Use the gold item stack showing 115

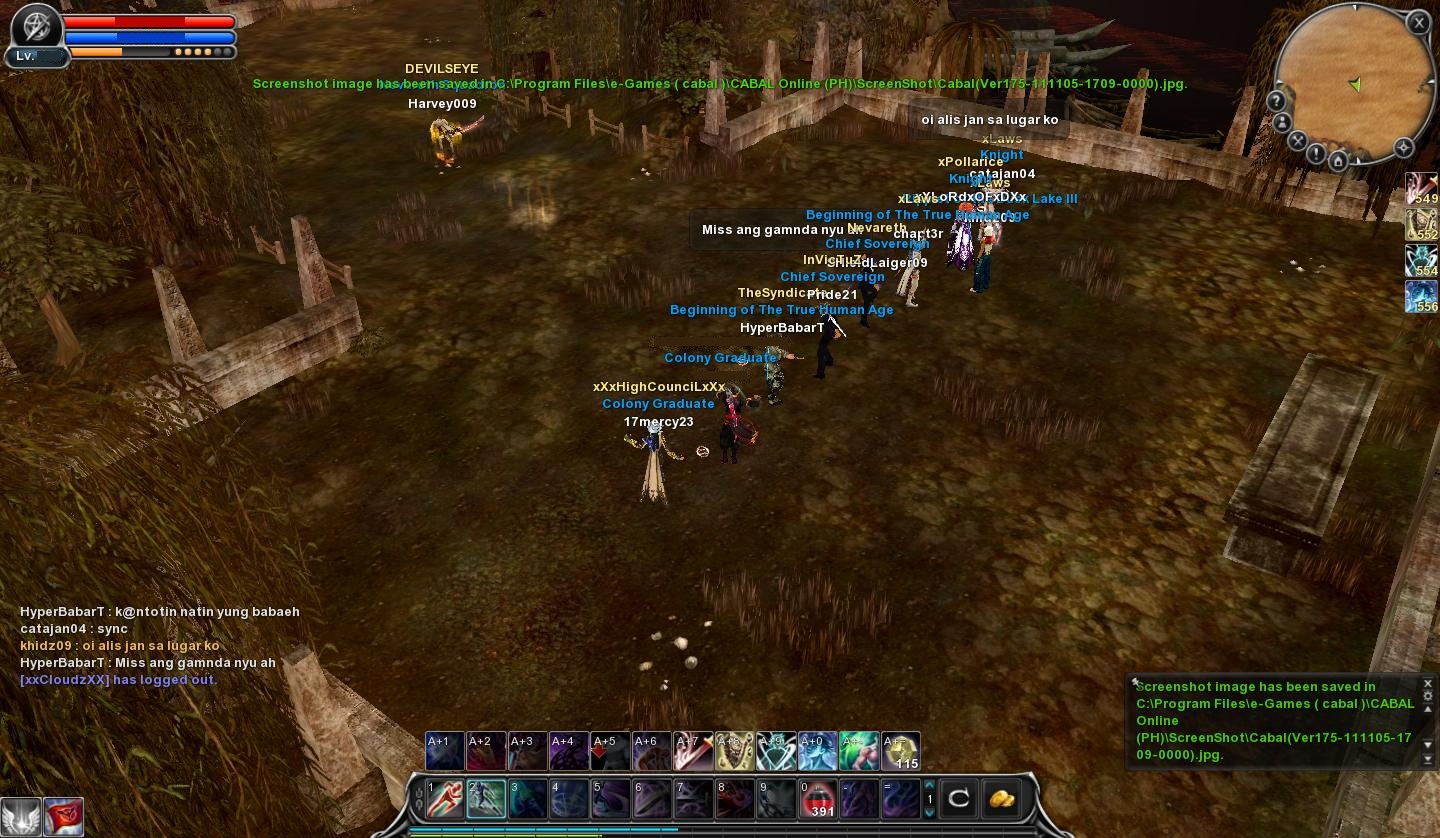pyautogui.click(x=901, y=752)
